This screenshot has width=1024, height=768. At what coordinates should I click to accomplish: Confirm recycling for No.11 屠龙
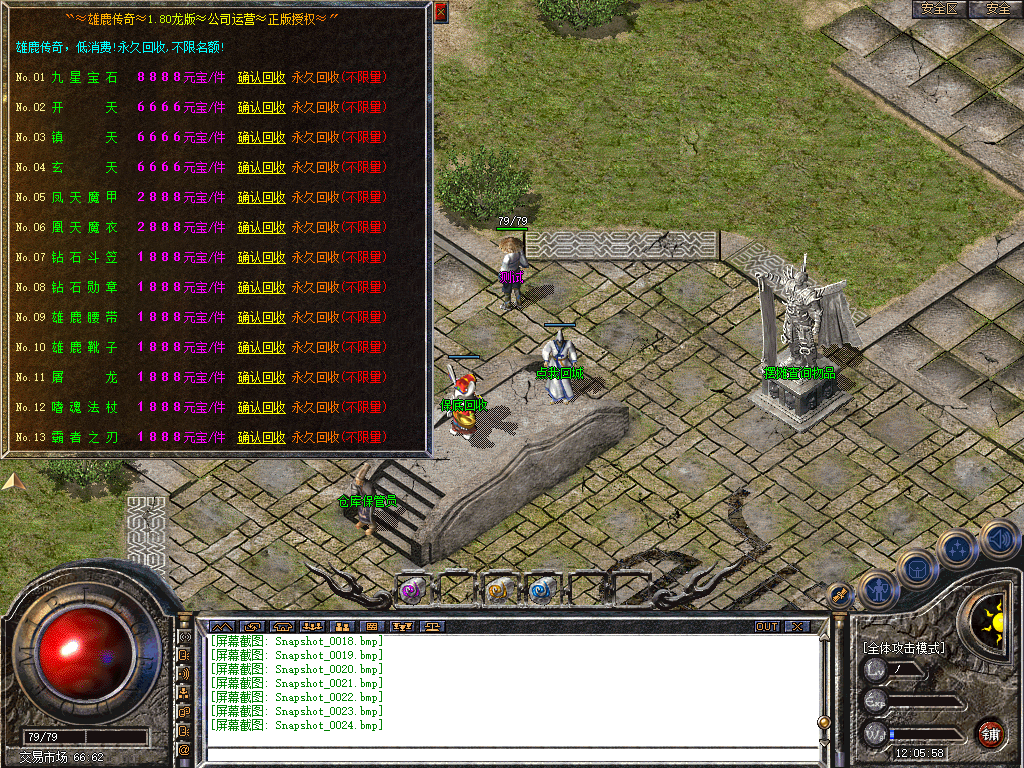261,378
